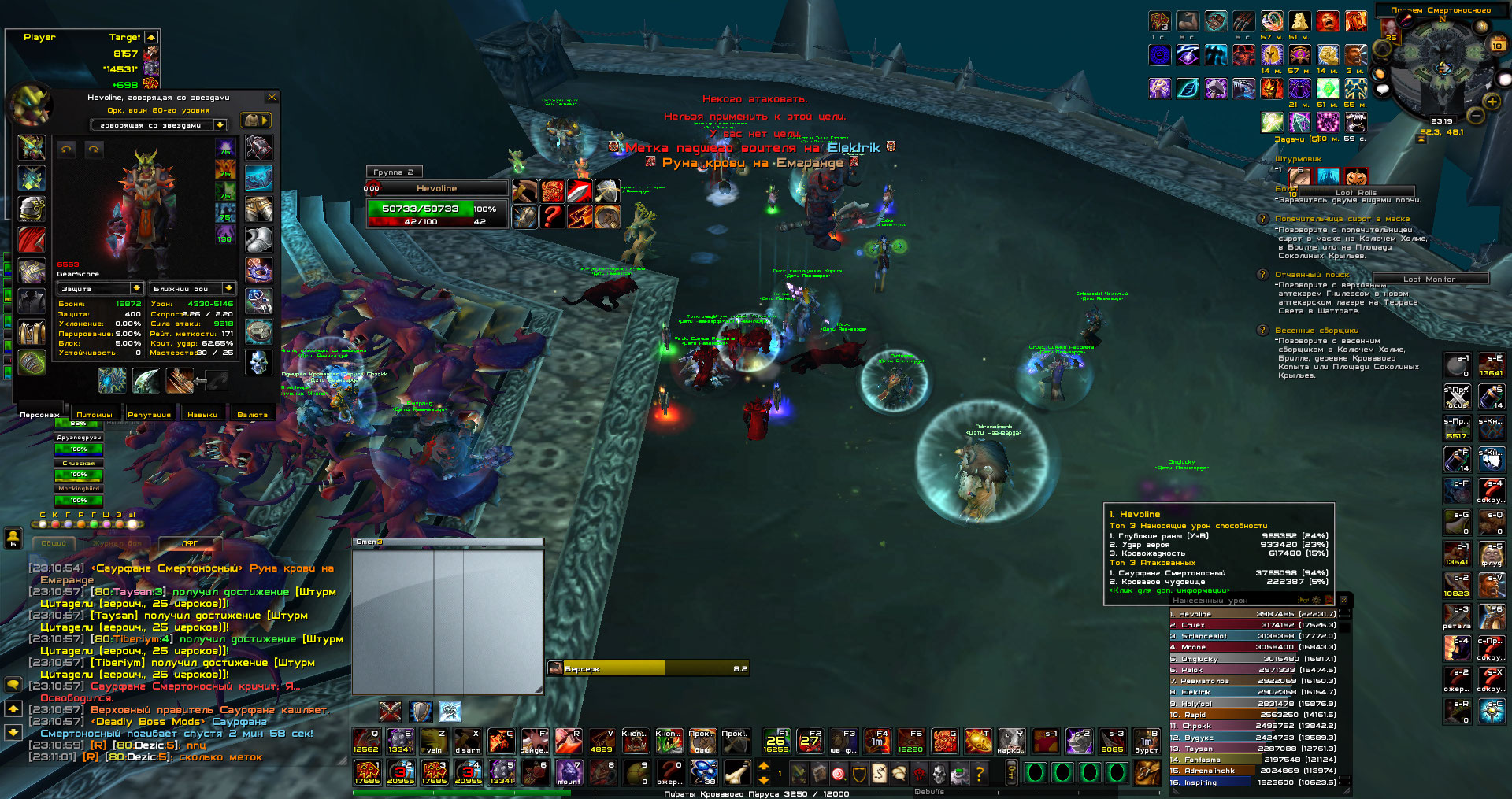Switch to the Питомцы tab
Screen dimensions: 1512x799
(x=94, y=414)
